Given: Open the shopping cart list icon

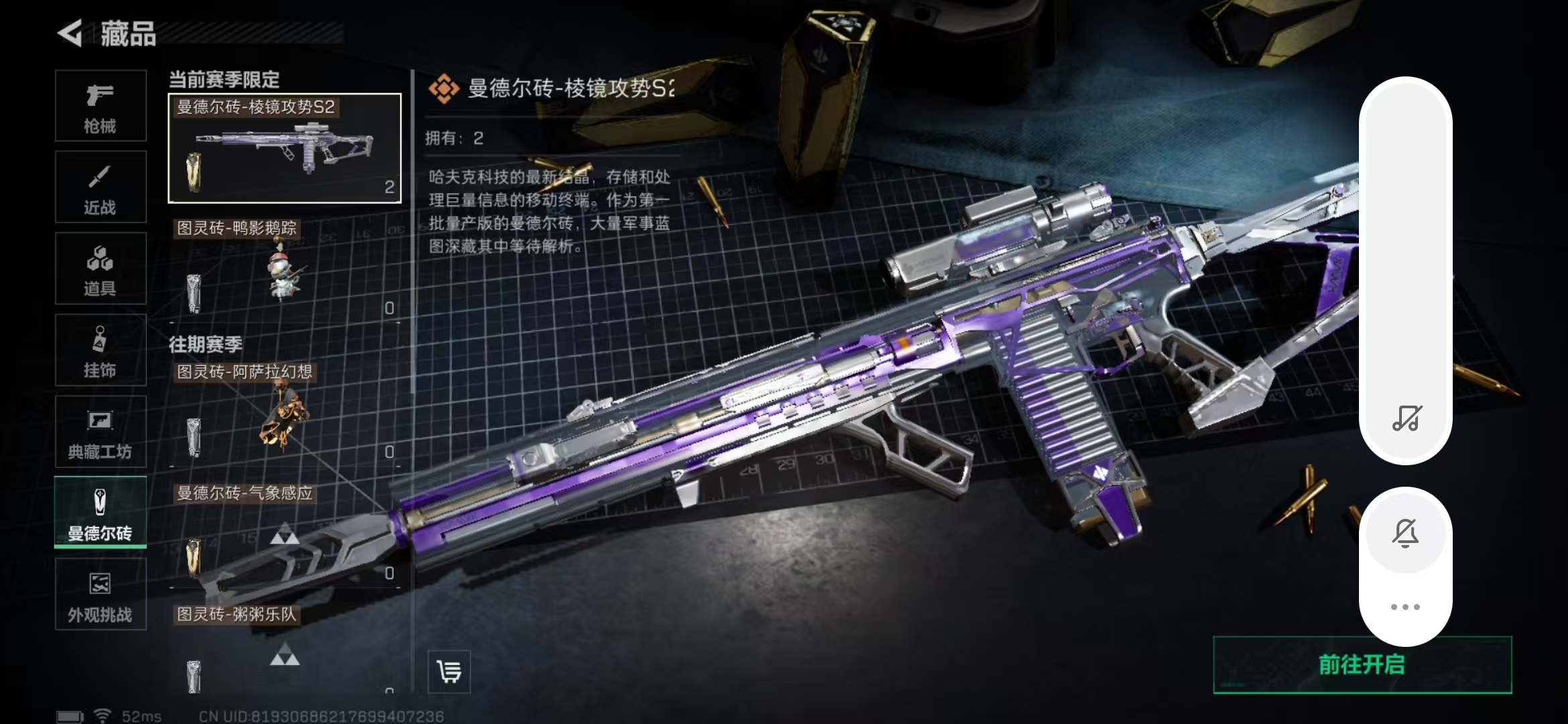Looking at the screenshot, I should 449,671.
